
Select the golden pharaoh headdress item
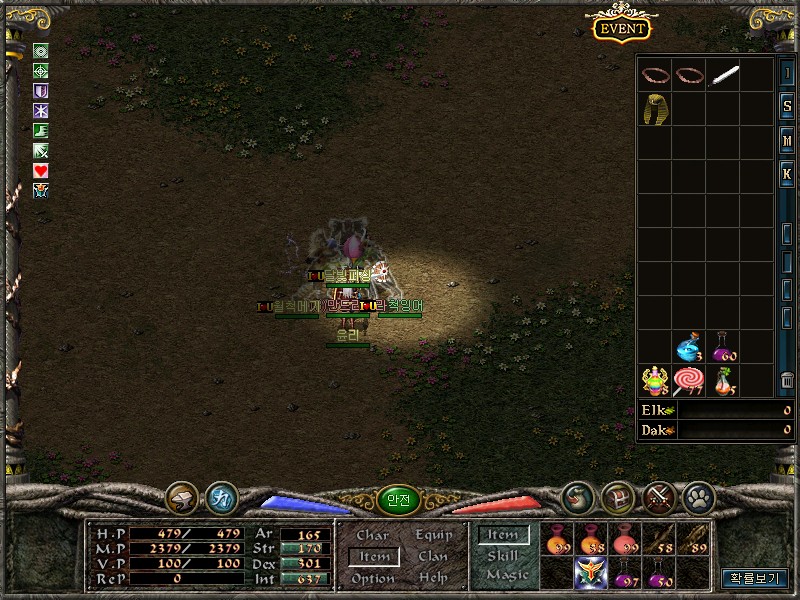pos(655,109)
